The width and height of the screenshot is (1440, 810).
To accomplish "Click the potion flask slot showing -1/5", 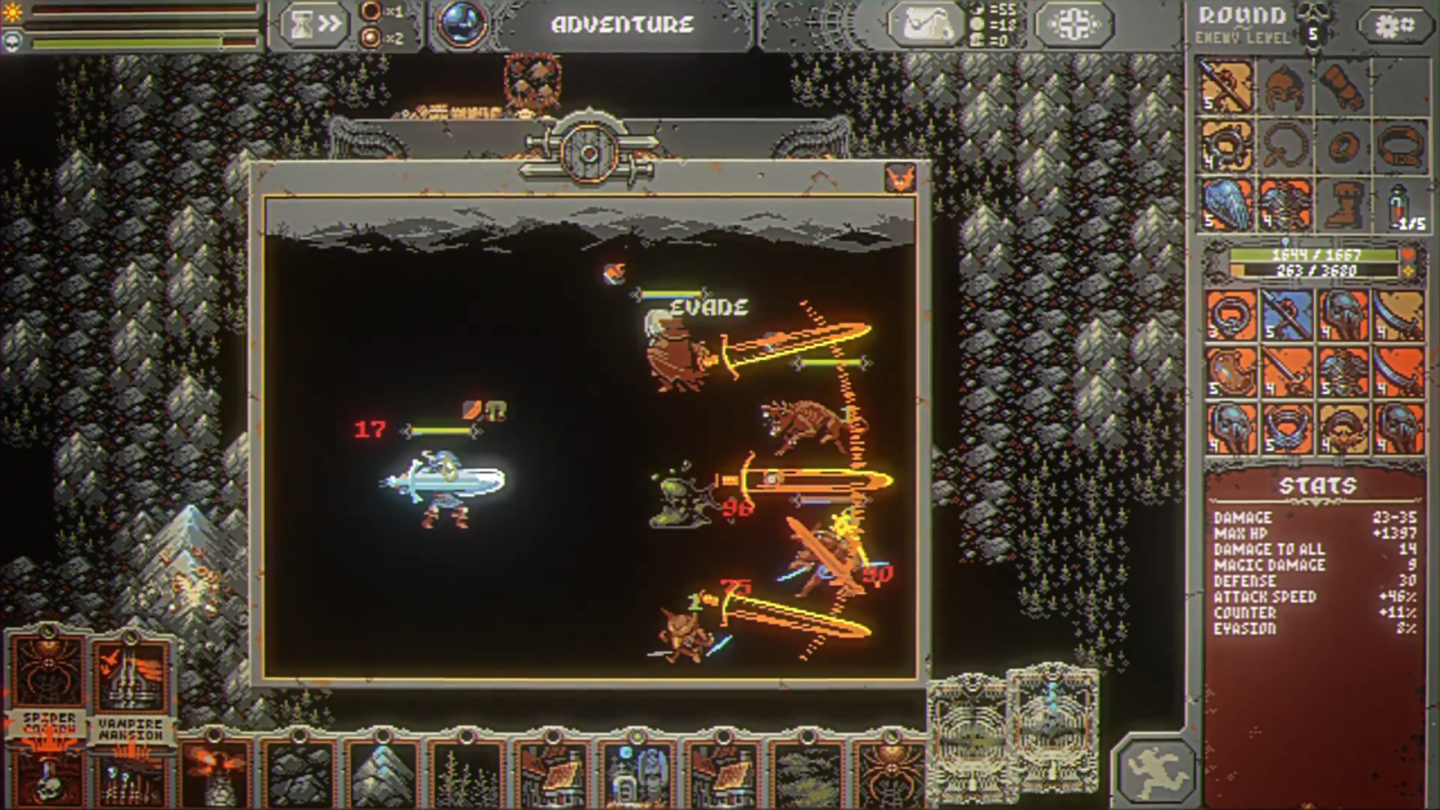I will (1400, 206).
